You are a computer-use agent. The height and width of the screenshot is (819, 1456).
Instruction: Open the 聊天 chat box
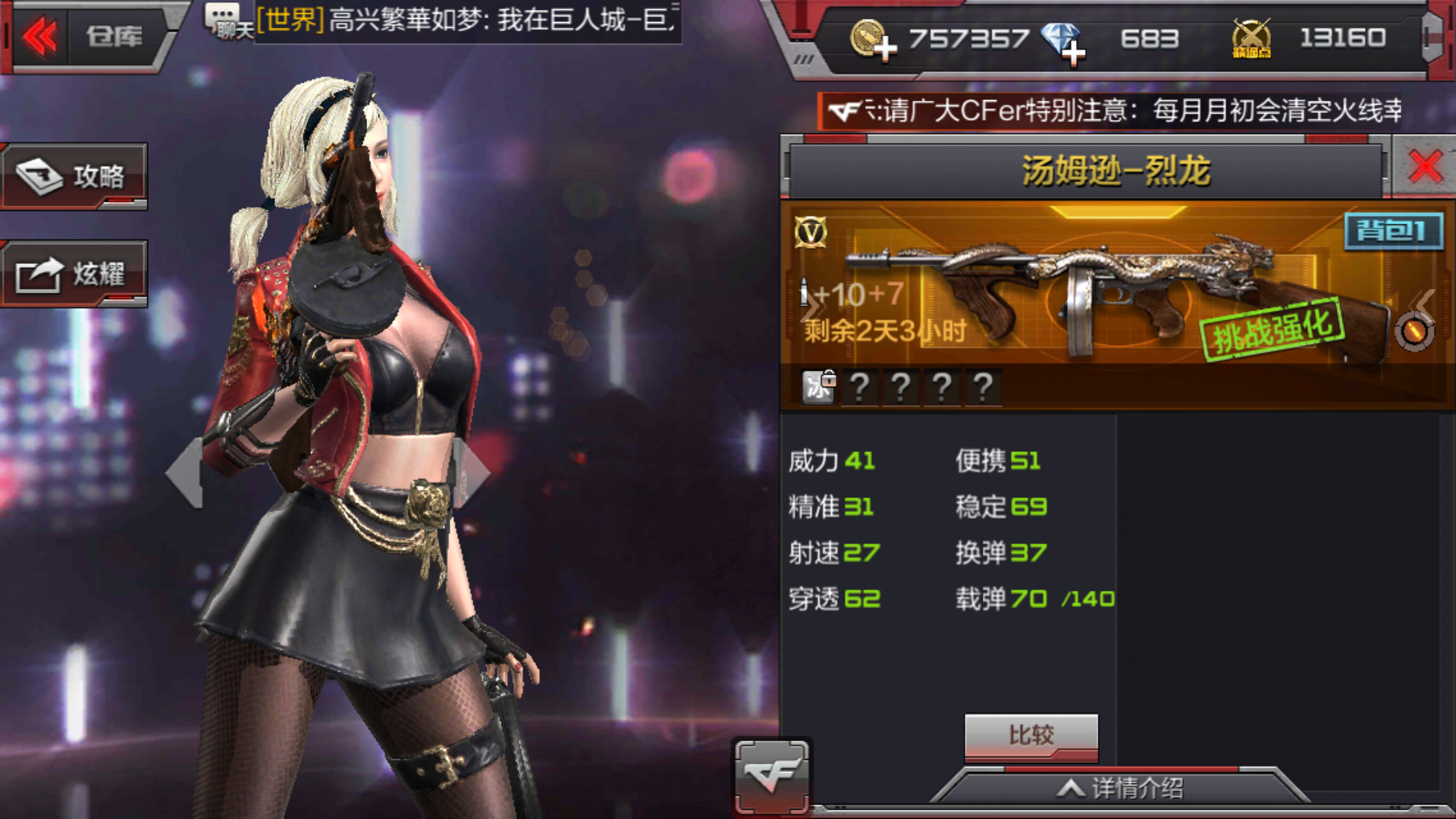[227, 21]
